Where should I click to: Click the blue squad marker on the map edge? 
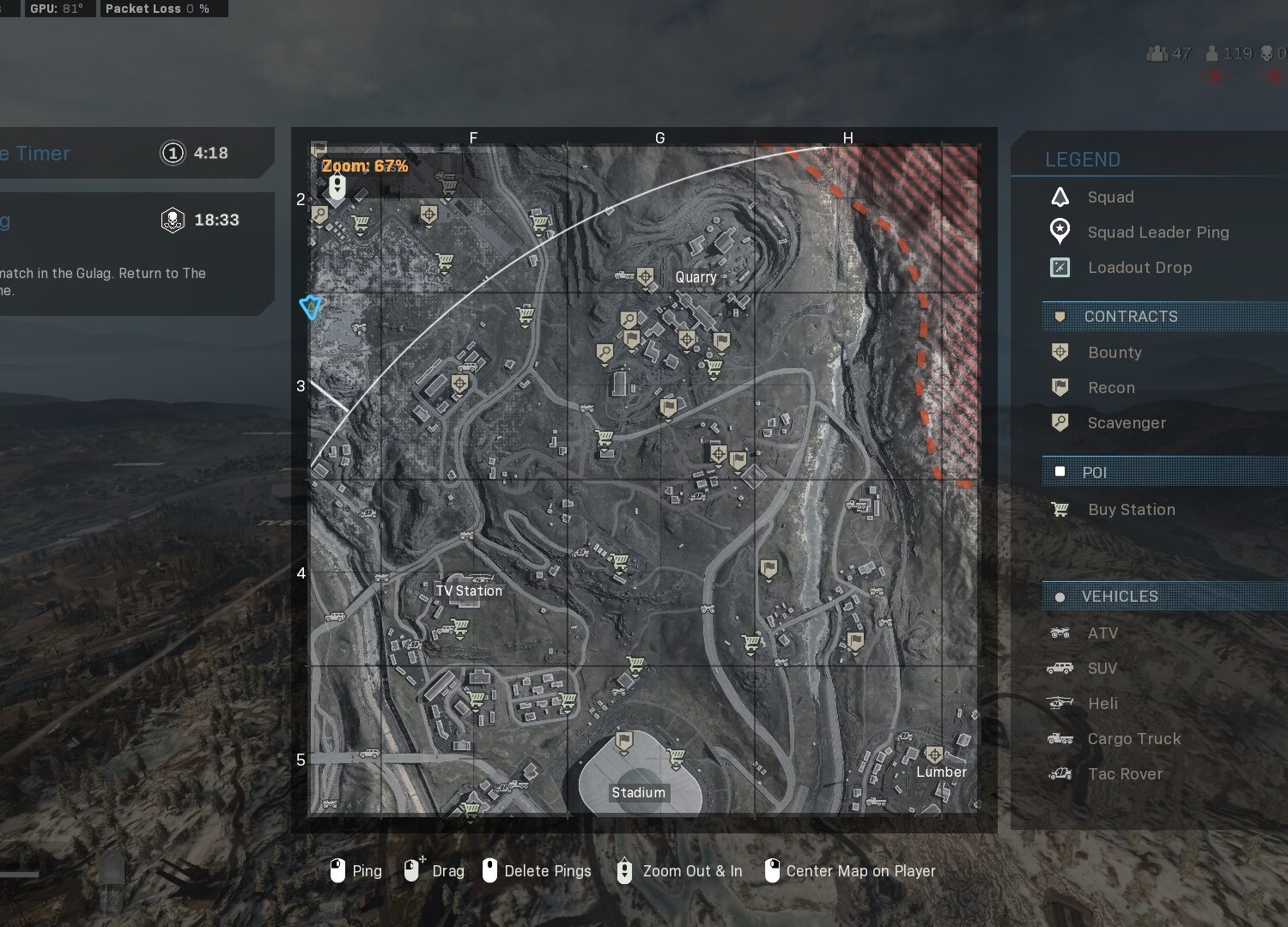pyautogui.click(x=311, y=306)
